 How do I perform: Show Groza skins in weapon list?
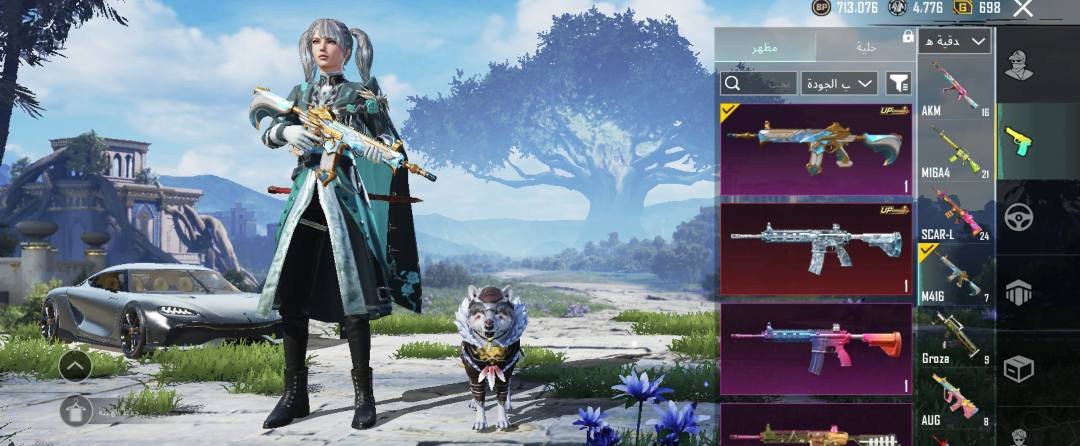click(x=955, y=337)
